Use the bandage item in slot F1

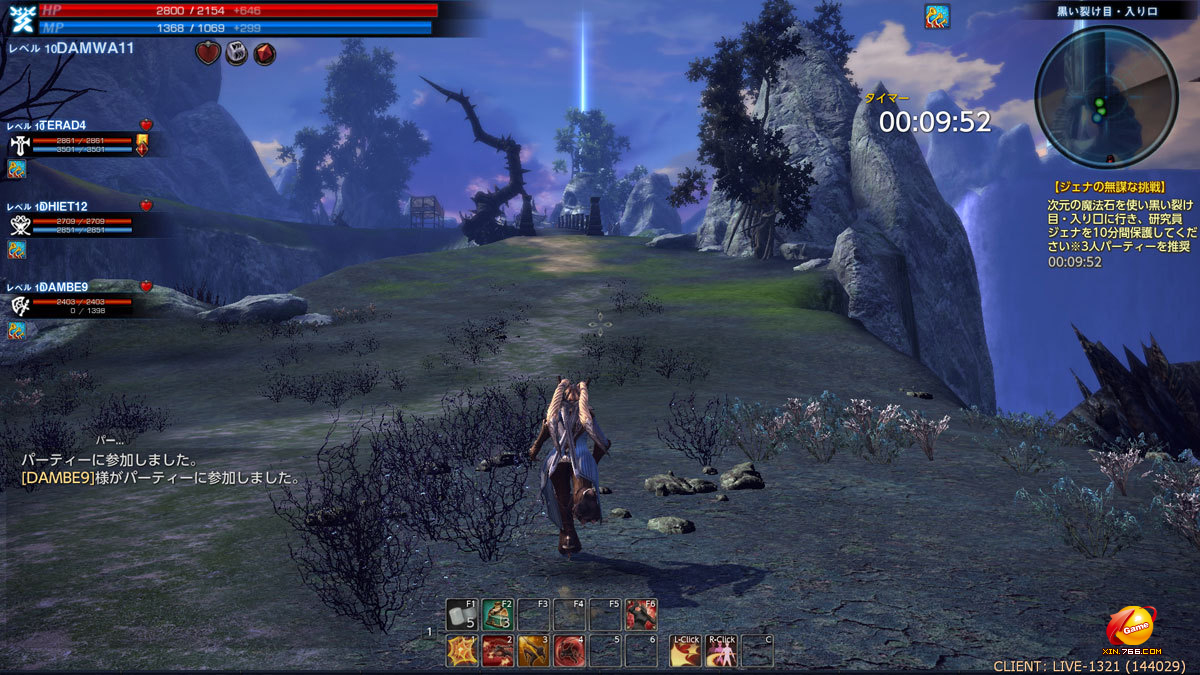pyautogui.click(x=461, y=614)
